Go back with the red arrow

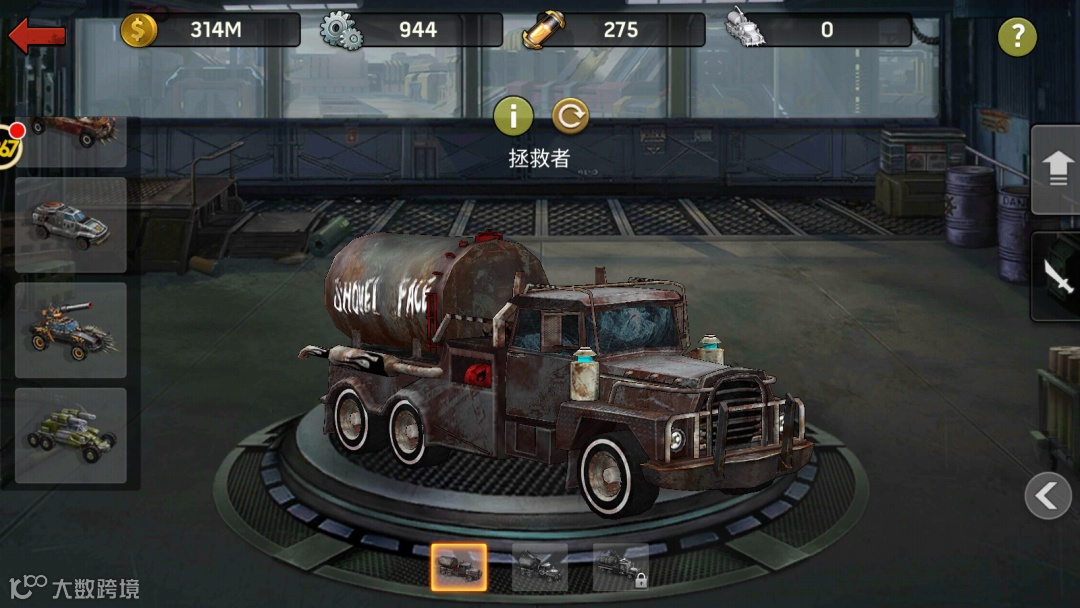pyautogui.click(x=37, y=35)
